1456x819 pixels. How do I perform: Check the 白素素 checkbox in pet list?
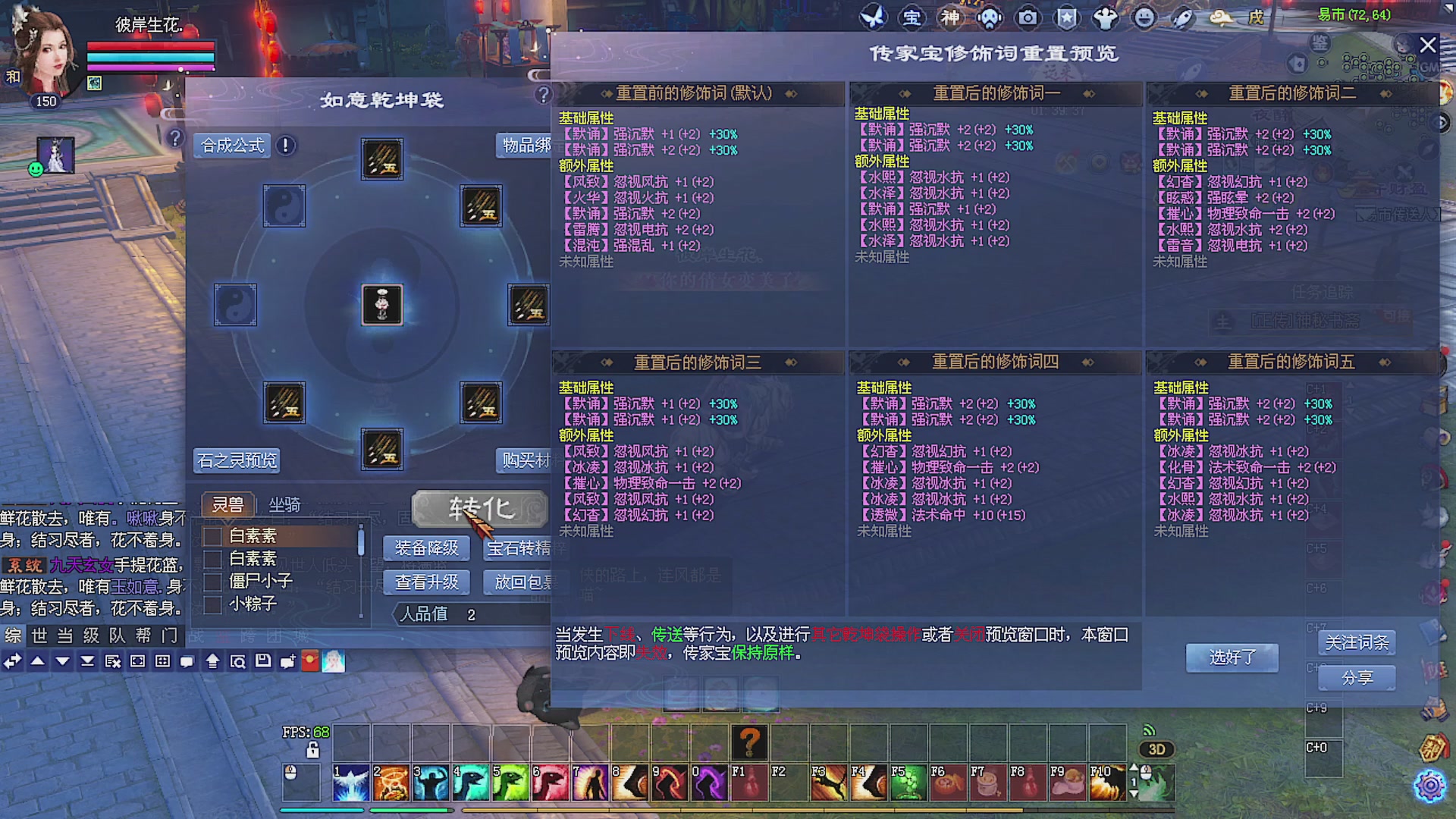(213, 536)
